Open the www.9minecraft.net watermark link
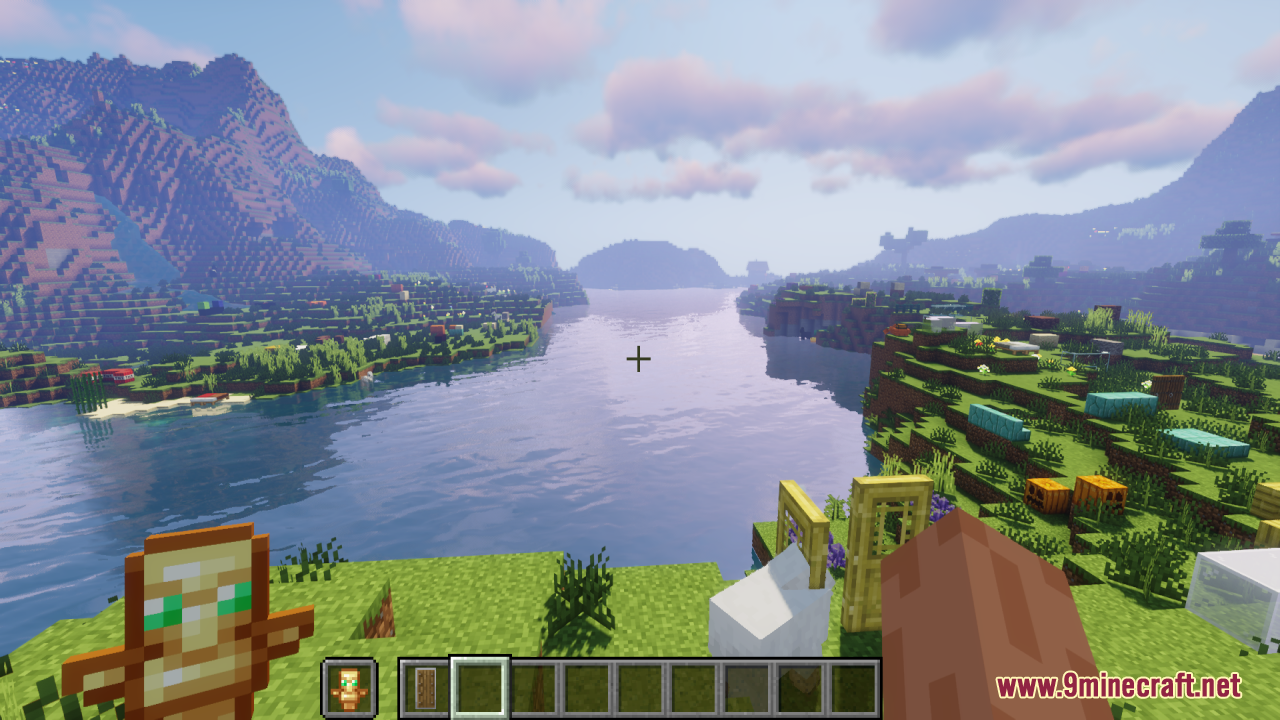Screen dimensions: 1280x720 tap(1117, 686)
